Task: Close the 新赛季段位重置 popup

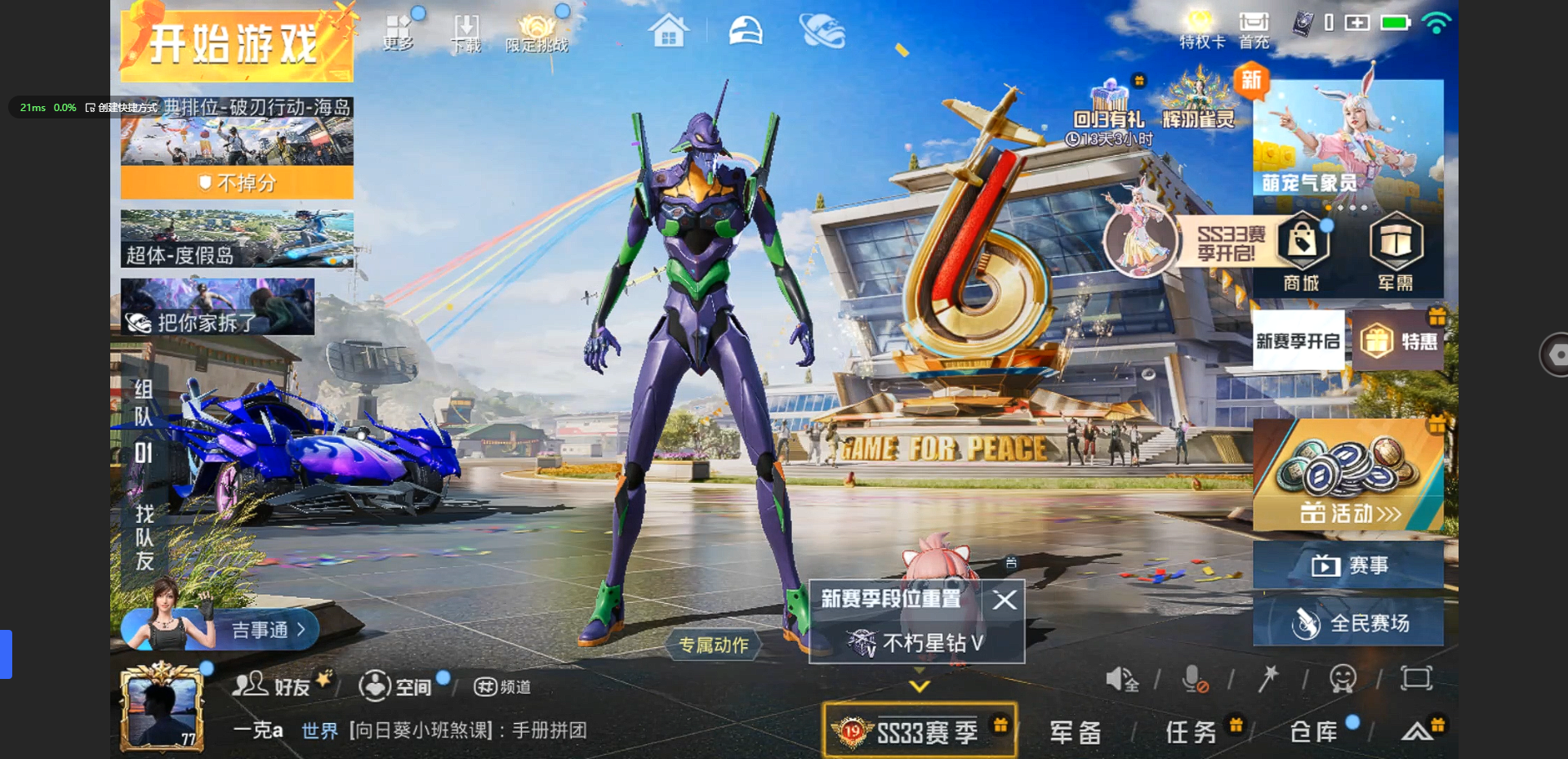Action: 1005,601
